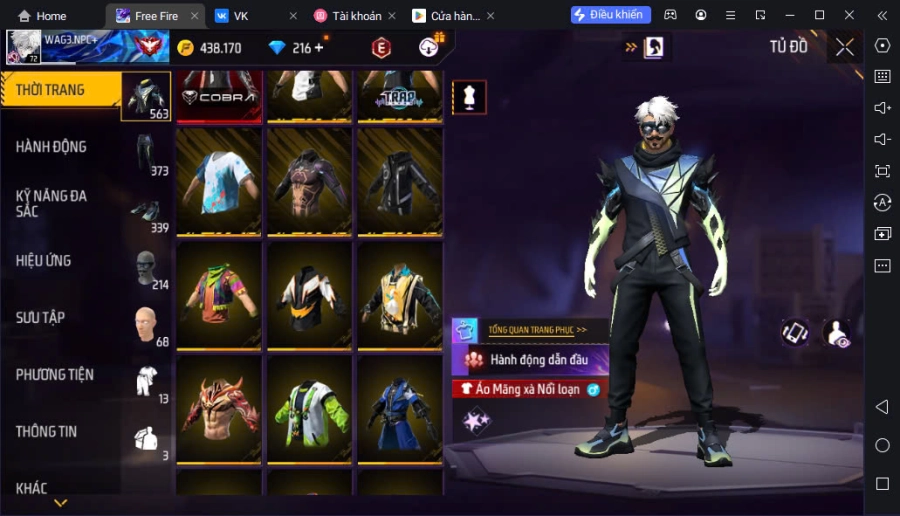Viewport: 900px width, 516px height.
Task: Choose the blue armored jacket item
Action: click(x=399, y=409)
